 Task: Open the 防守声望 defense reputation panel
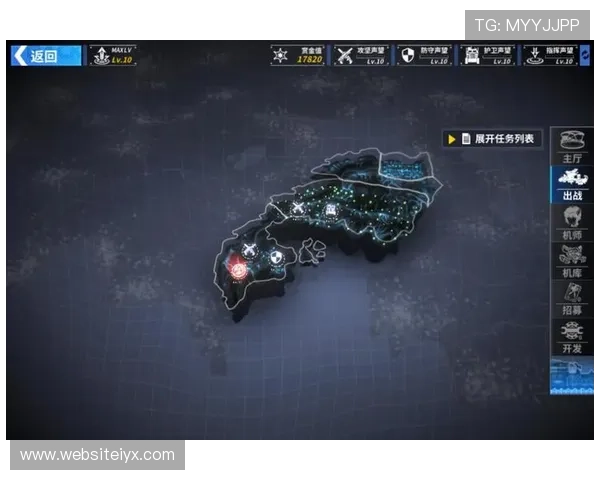pyautogui.click(x=424, y=56)
